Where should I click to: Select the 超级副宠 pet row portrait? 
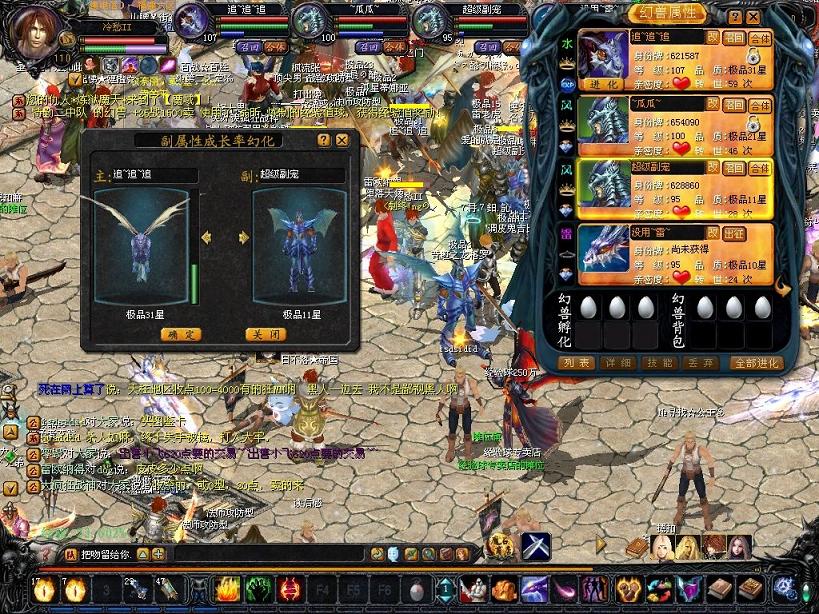tap(603, 186)
